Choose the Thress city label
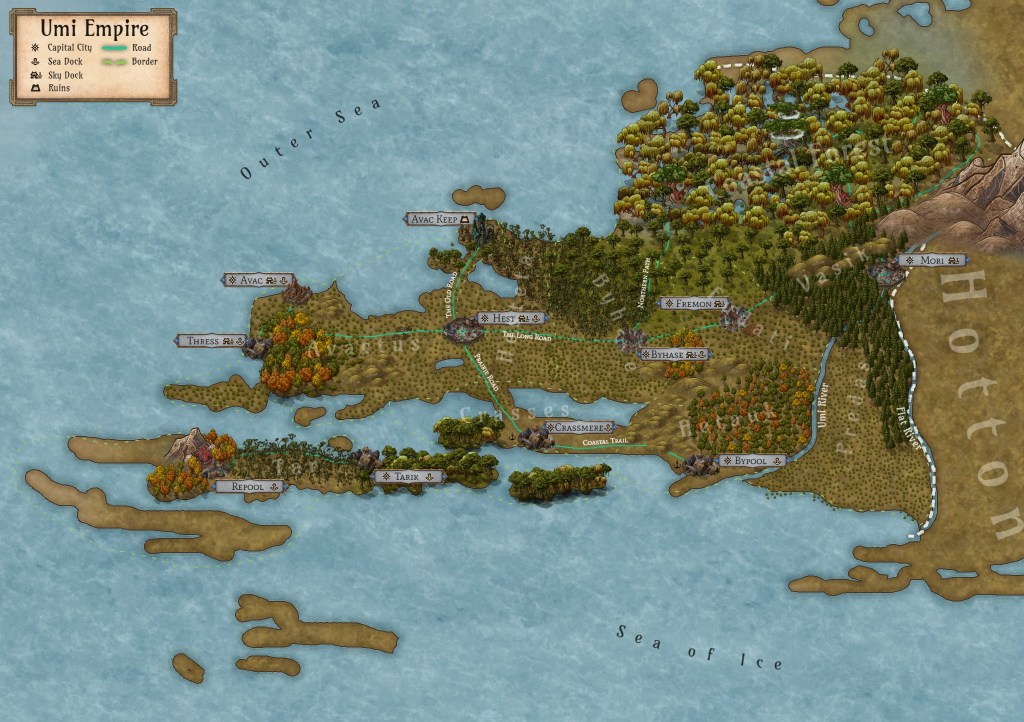This screenshot has height=722, width=1024. pos(211,341)
